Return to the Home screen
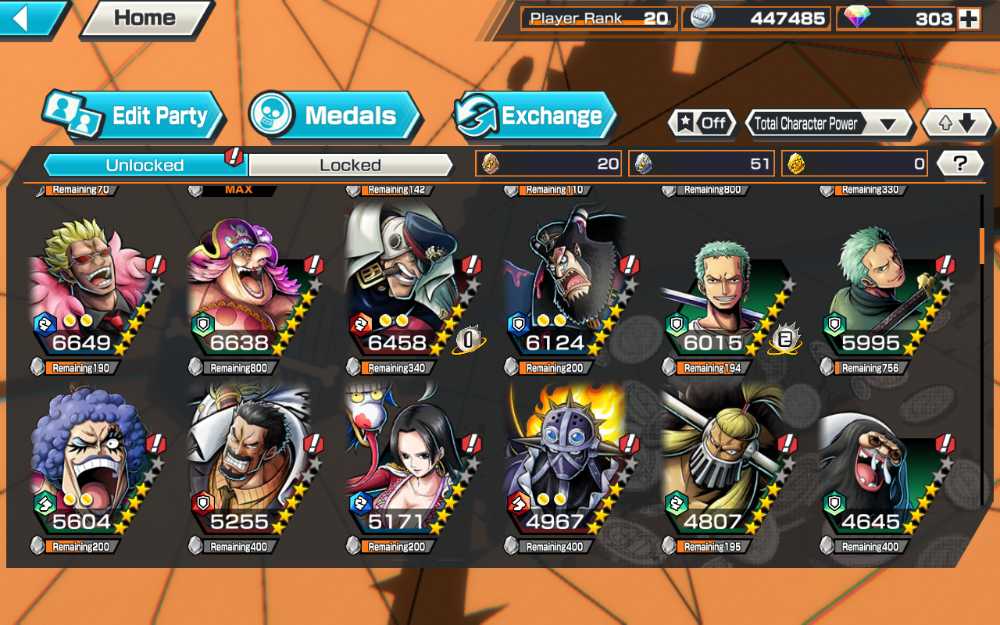 tap(145, 18)
